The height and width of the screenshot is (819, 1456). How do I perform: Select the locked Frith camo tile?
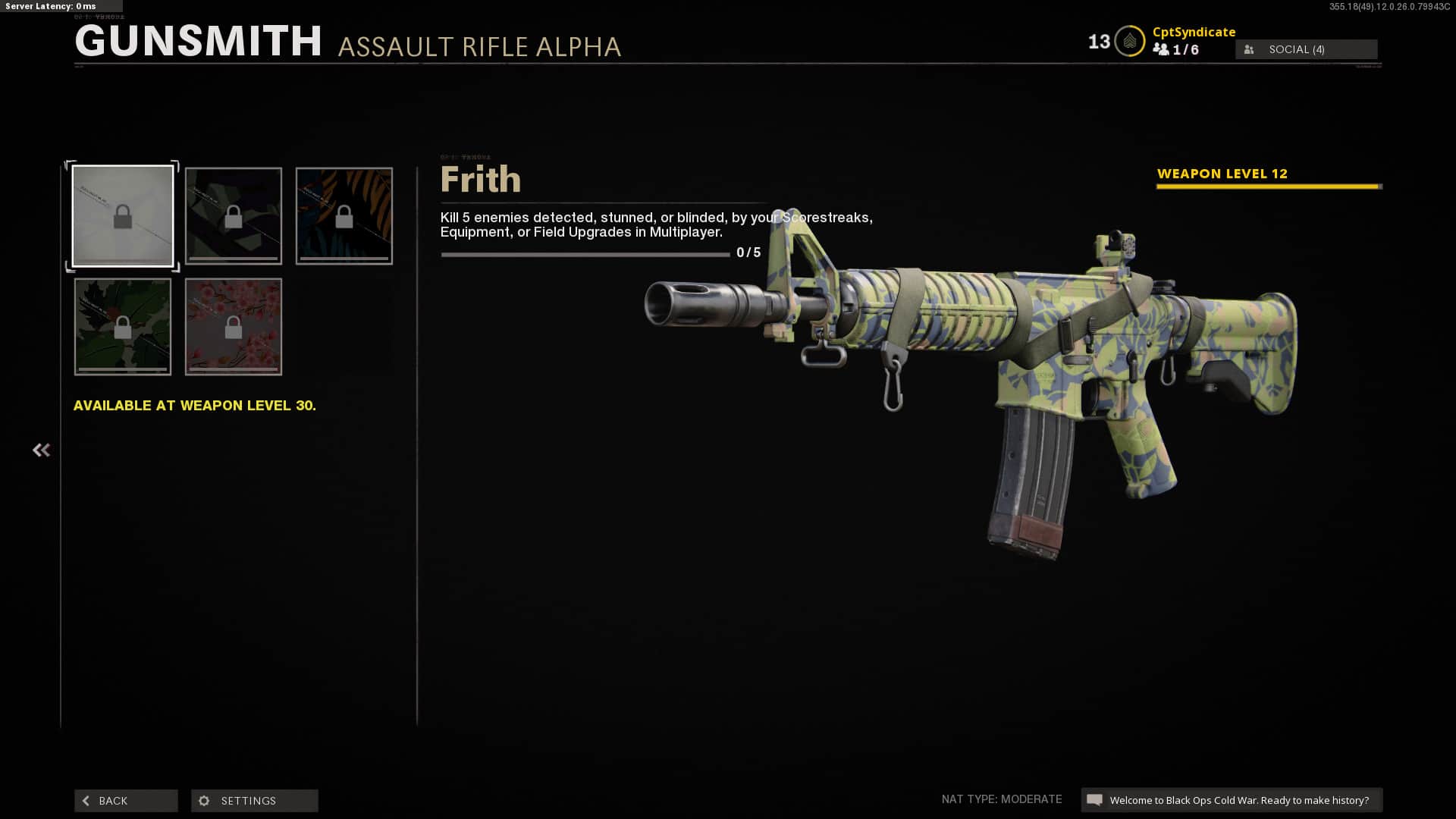(123, 216)
